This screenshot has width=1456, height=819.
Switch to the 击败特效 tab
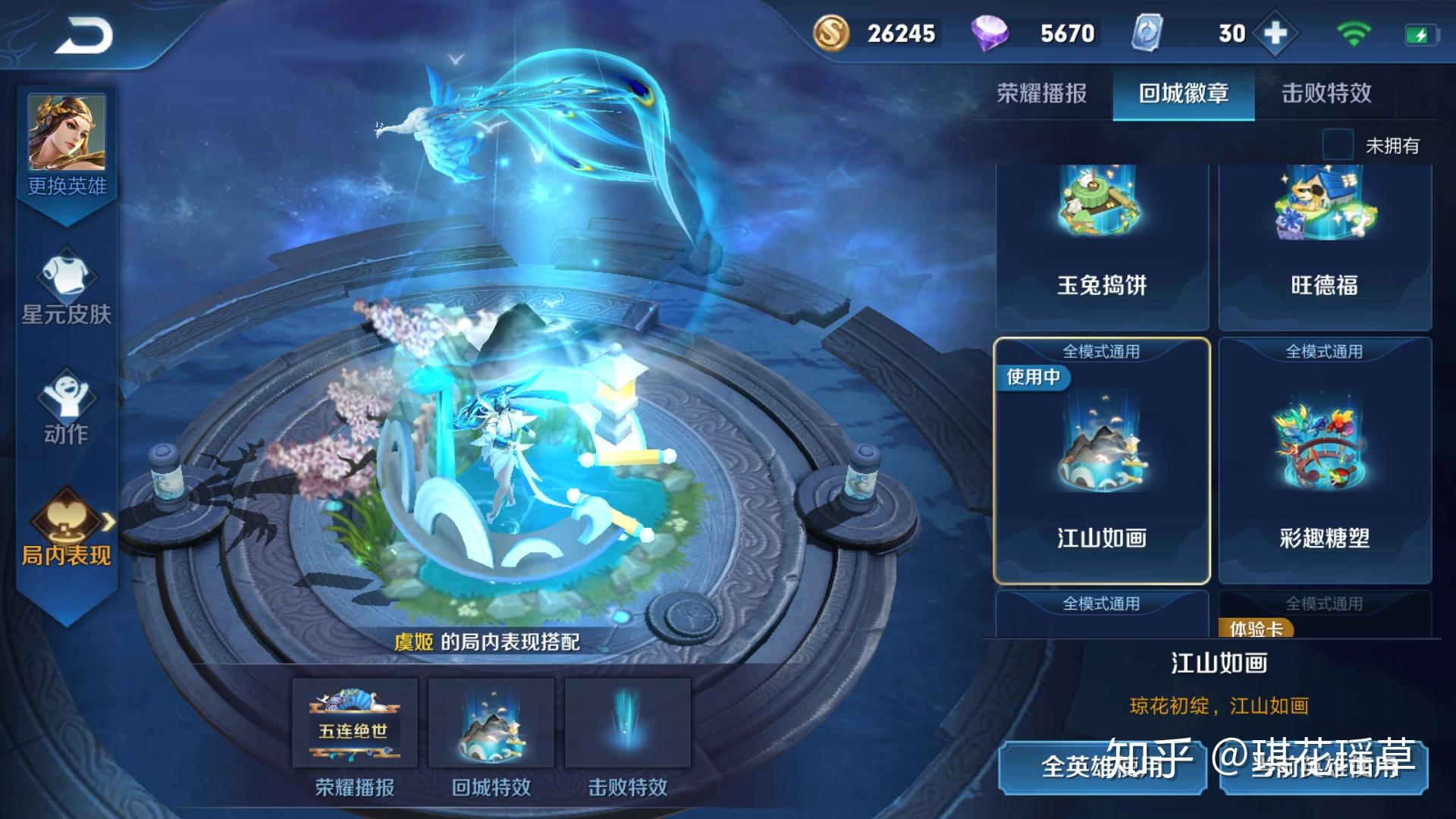coord(1327,95)
